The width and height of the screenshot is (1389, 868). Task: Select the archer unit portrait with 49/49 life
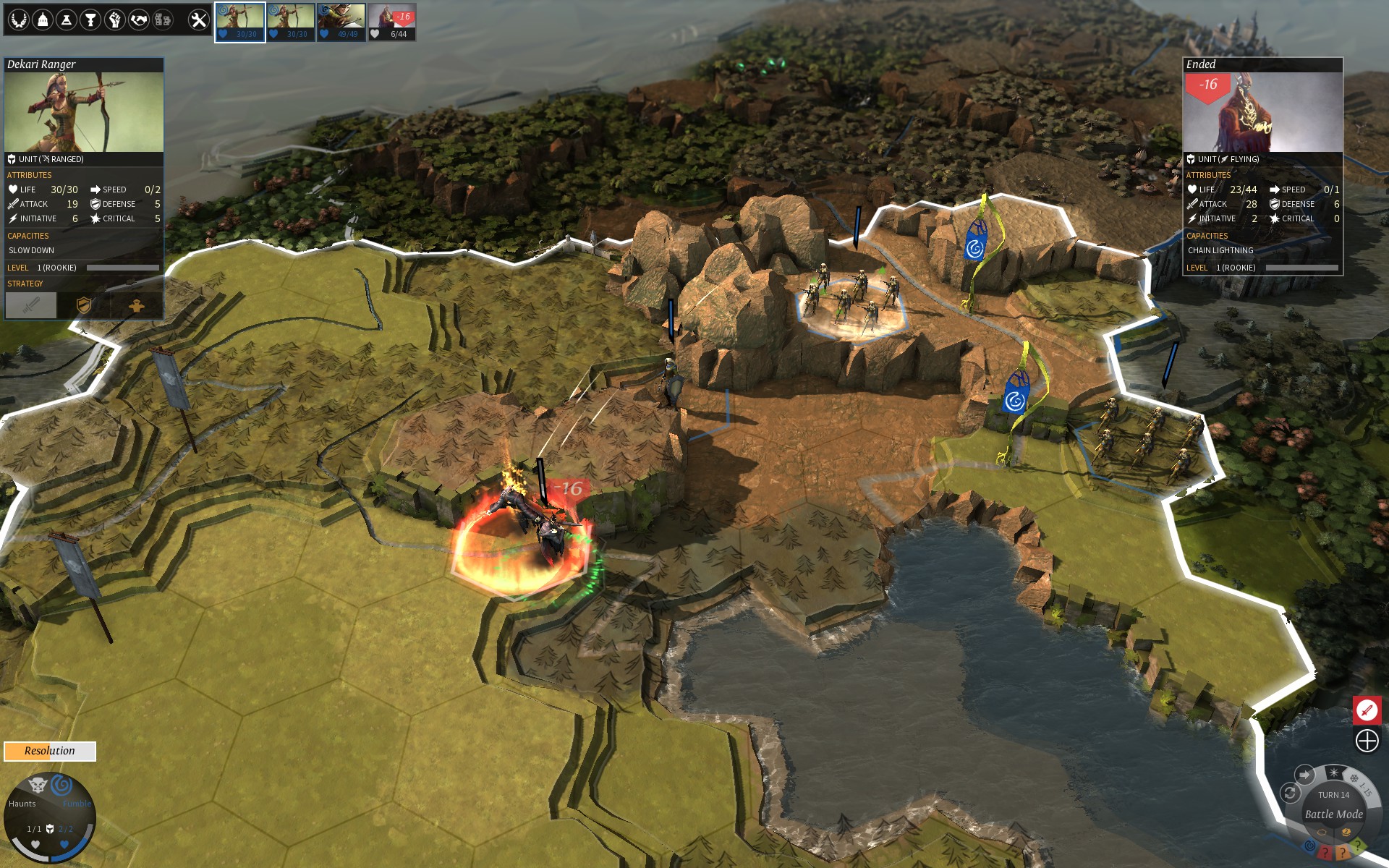click(x=341, y=22)
